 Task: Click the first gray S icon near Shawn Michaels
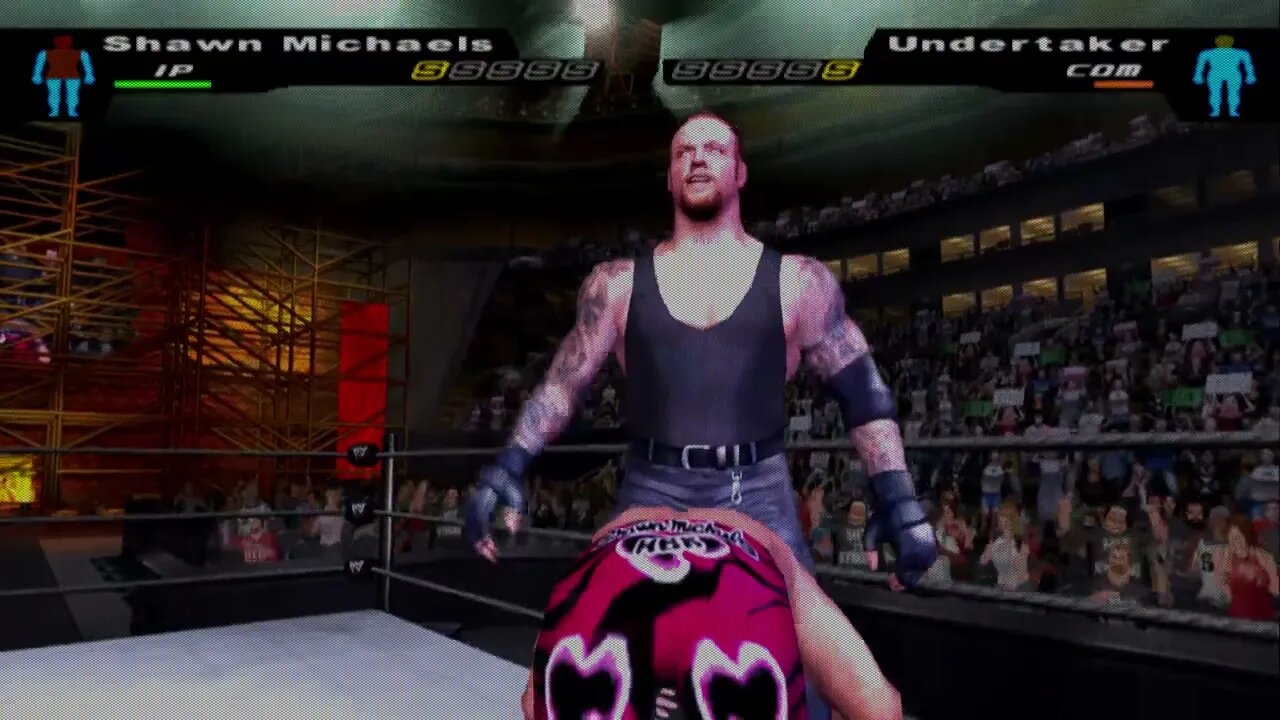[468, 68]
